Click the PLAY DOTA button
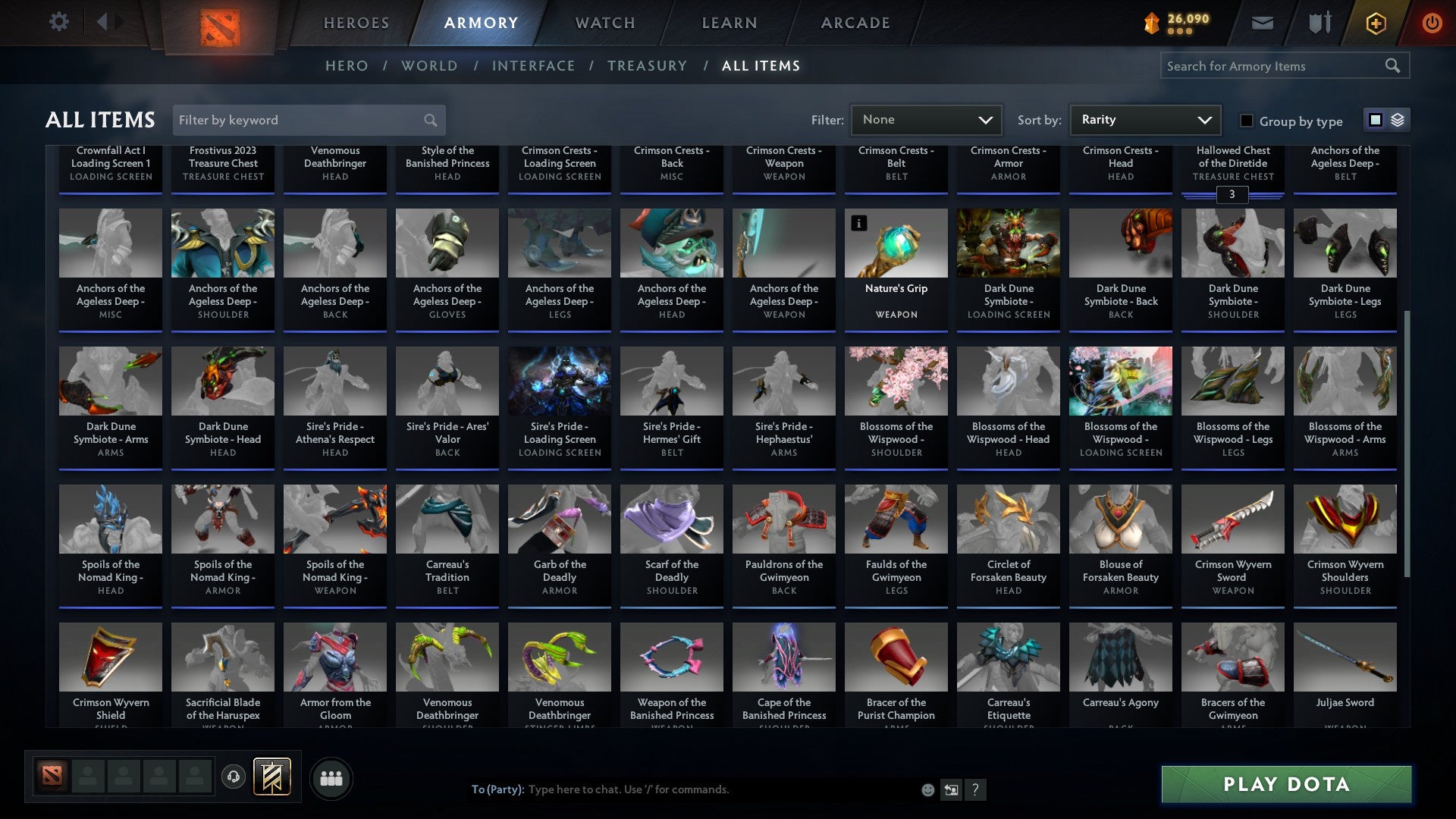 [x=1285, y=785]
